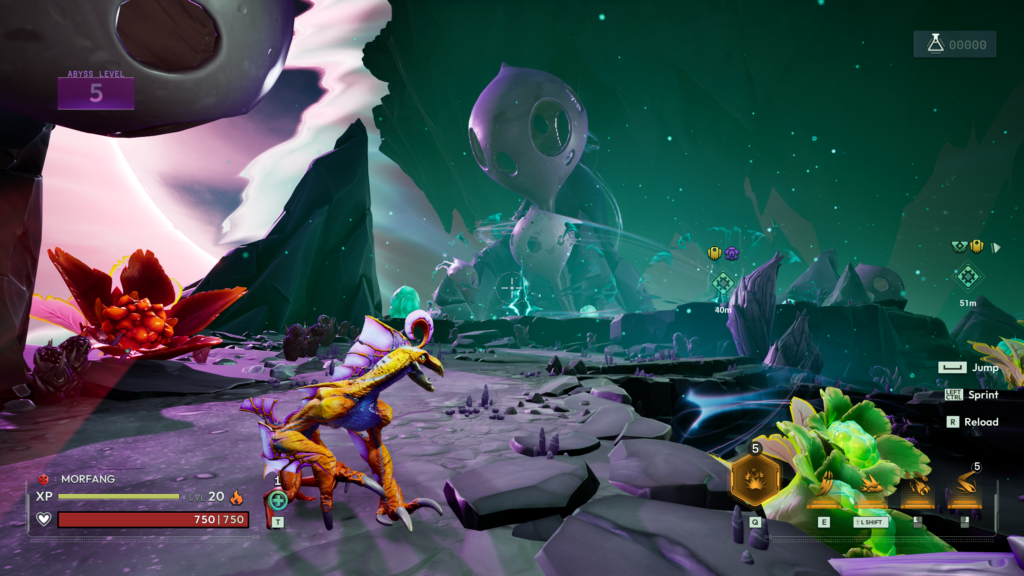Select the flaming claw attack icon
The width and height of the screenshot is (1024, 576).
coord(917,488)
